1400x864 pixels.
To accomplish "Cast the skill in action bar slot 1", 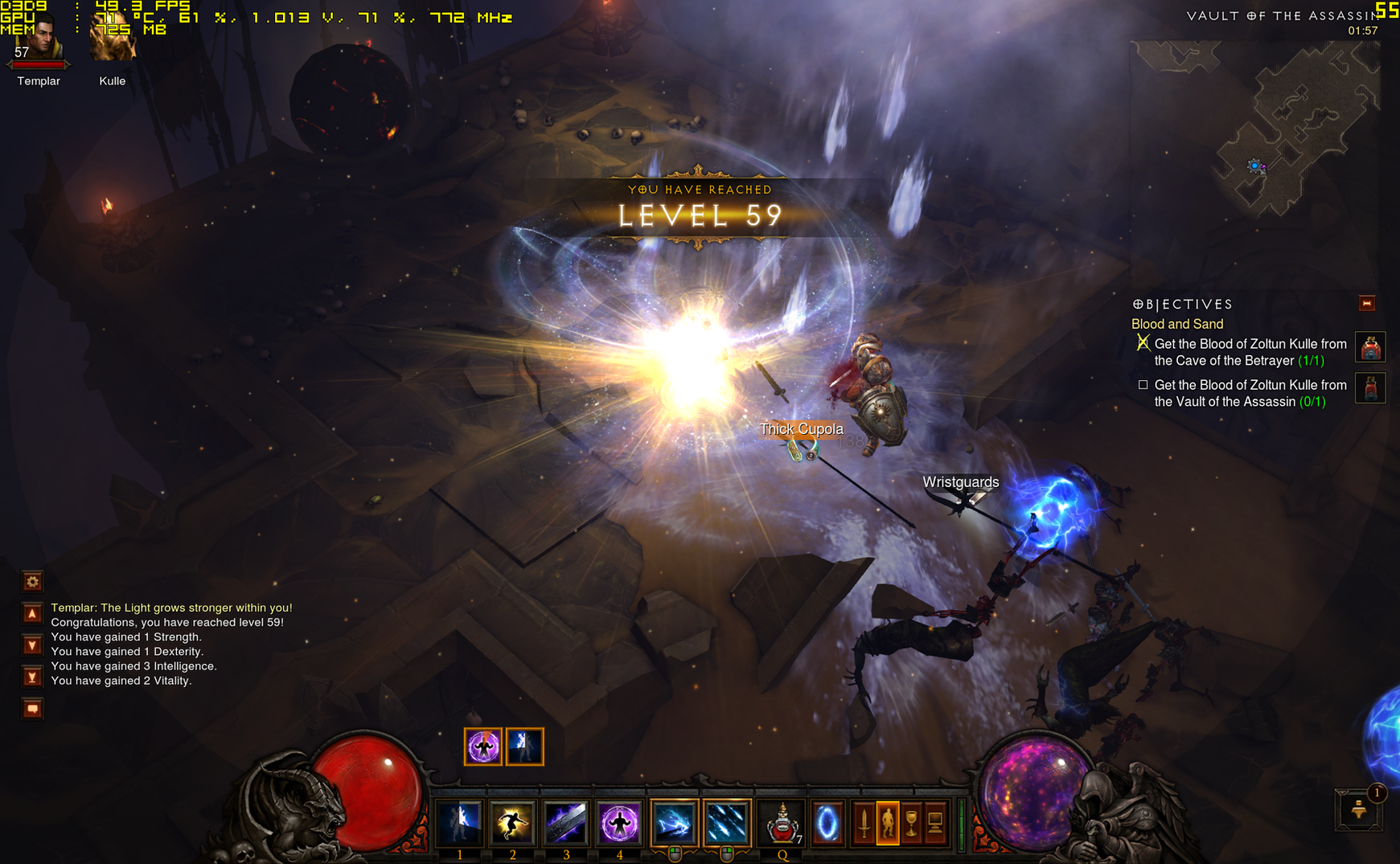I will coord(459,822).
